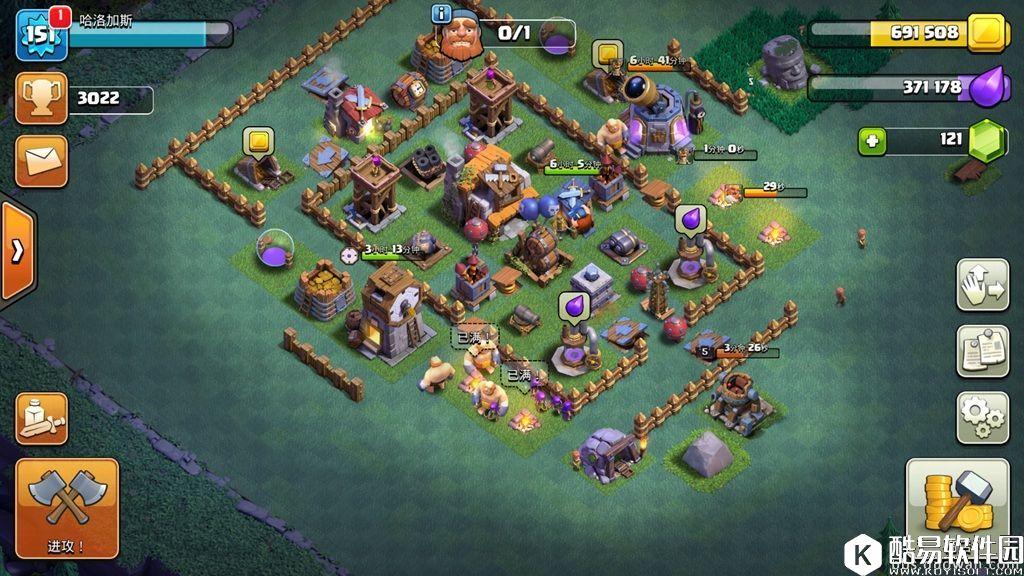Open the player profile level badge
The image size is (1024, 576).
tap(41, 33)
